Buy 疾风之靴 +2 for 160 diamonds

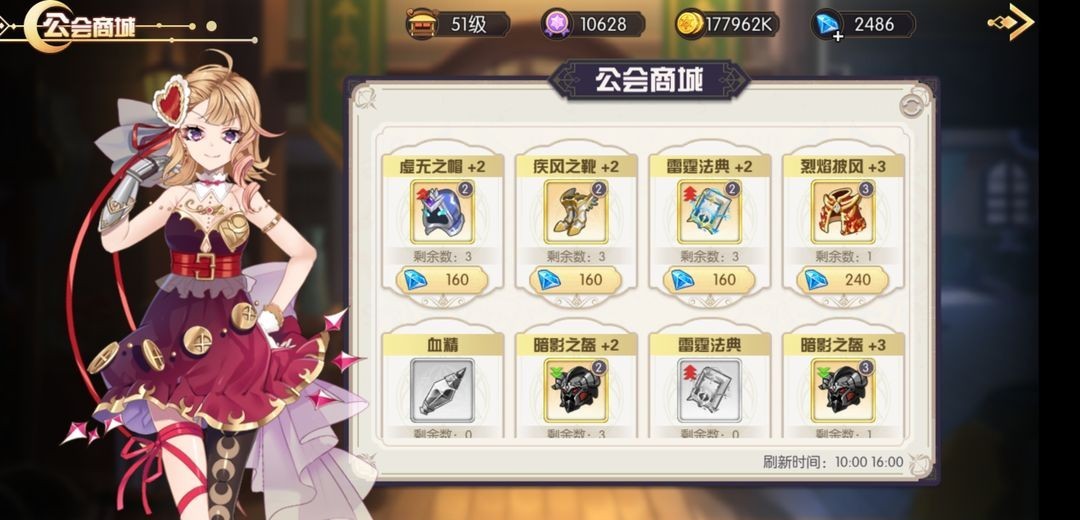coord(577,280)
